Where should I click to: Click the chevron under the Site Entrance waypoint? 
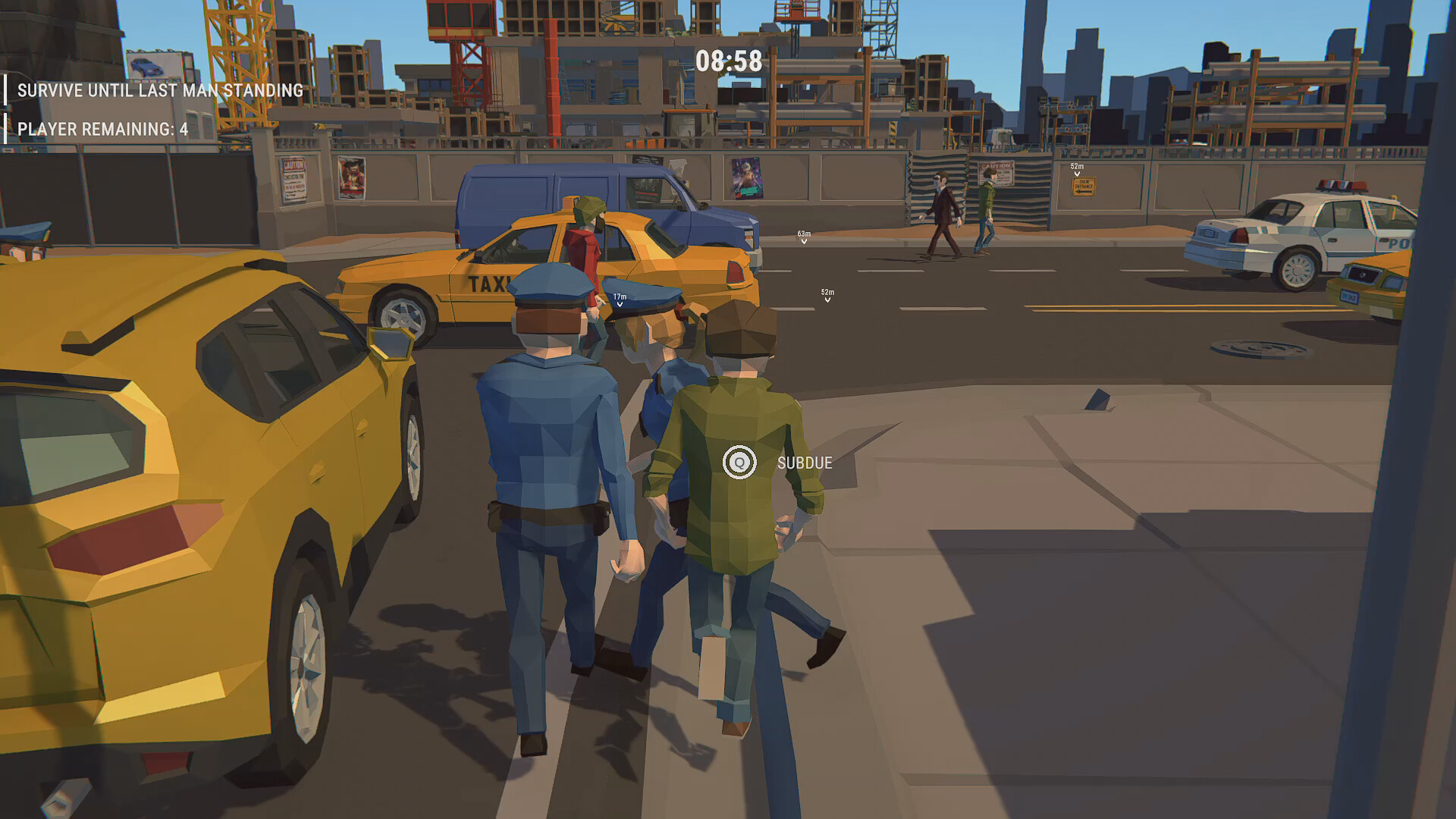click(1077, 175)
